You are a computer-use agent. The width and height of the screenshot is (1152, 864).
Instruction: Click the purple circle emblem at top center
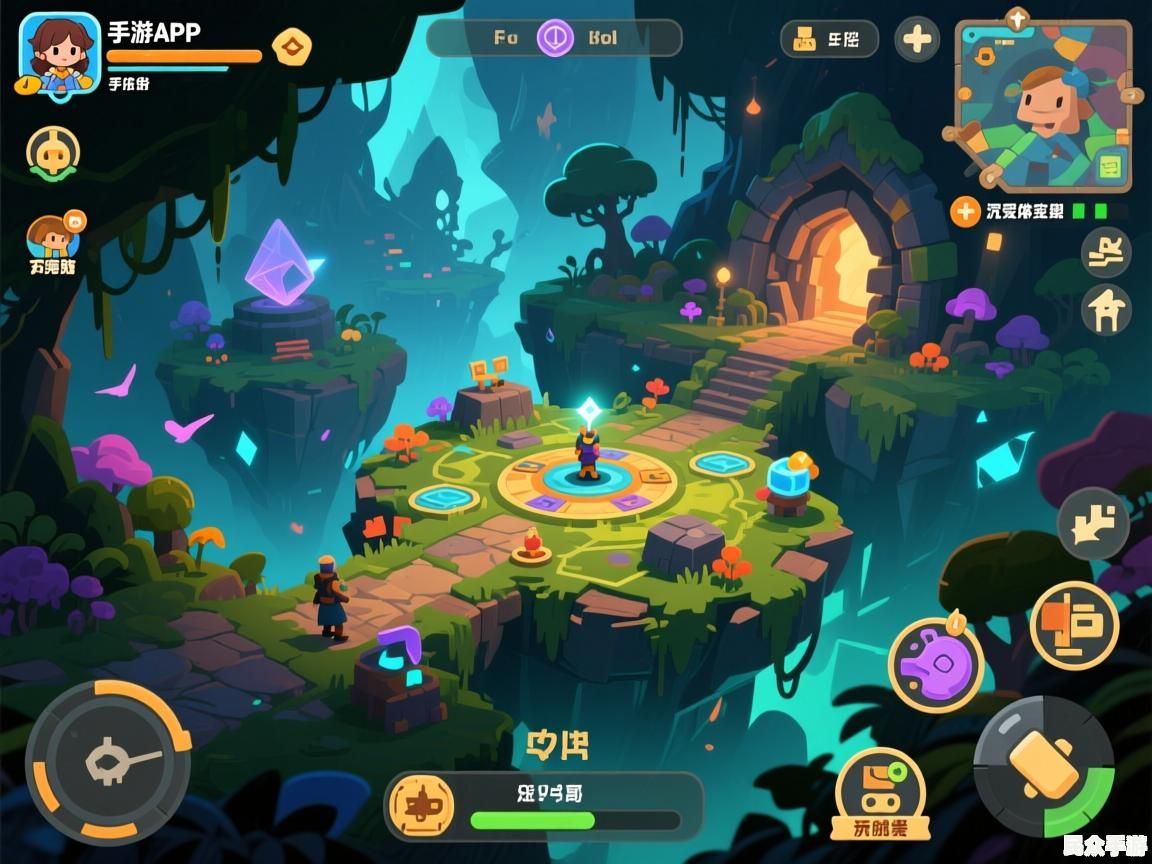(555, 39)
